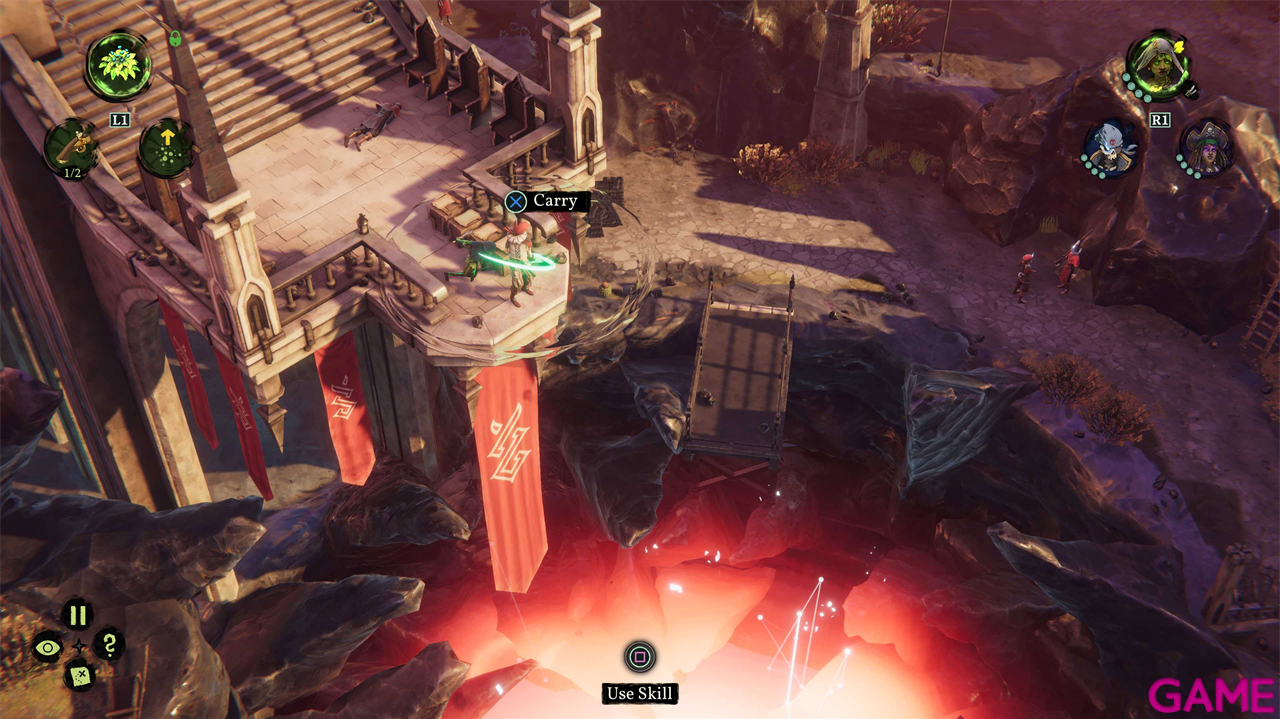1280x719 pixels.
Task: Switch to the skeleton crew member portrait
Action: point(1111,146)
